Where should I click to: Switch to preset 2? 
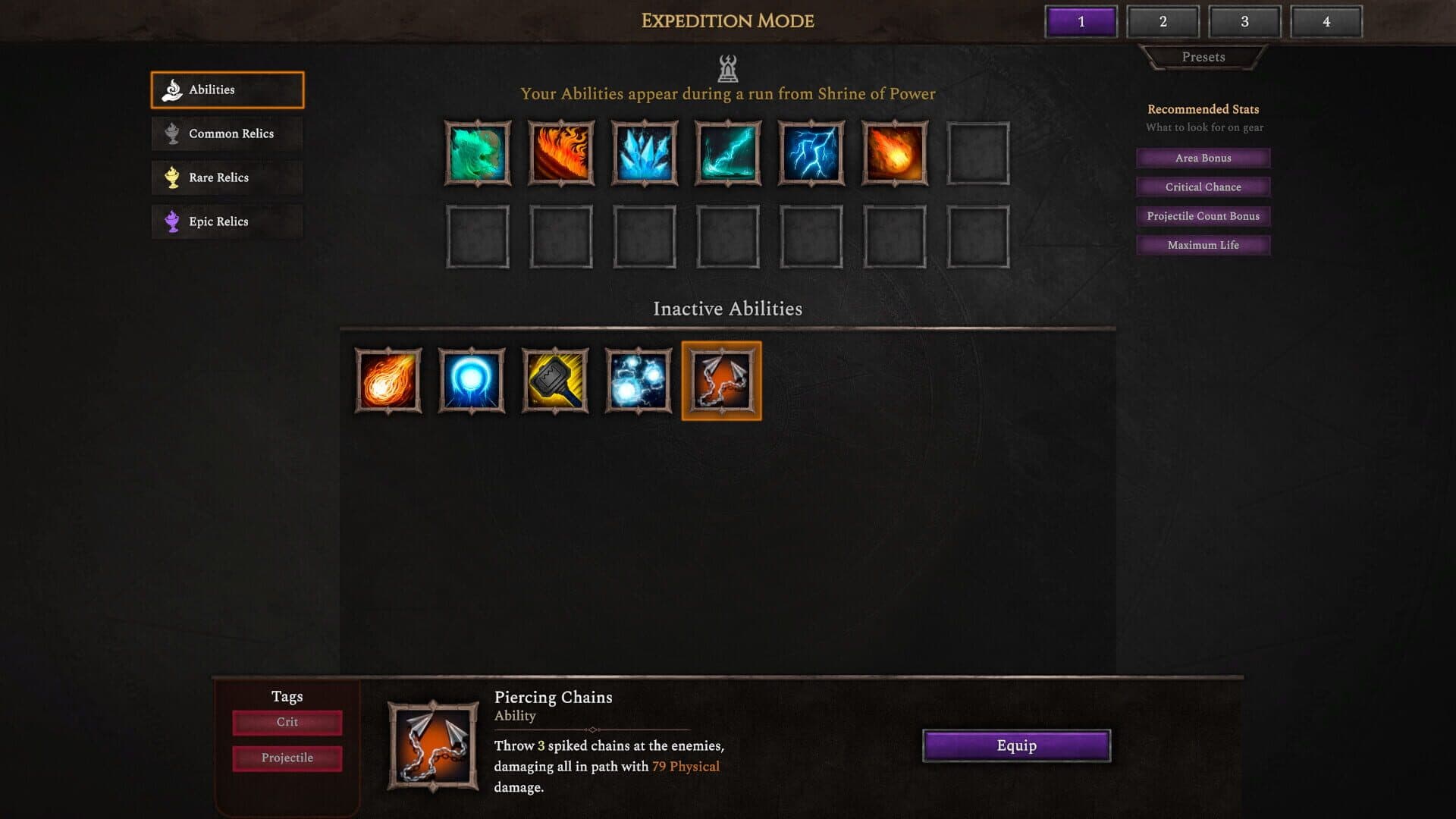pos(1163,22)
